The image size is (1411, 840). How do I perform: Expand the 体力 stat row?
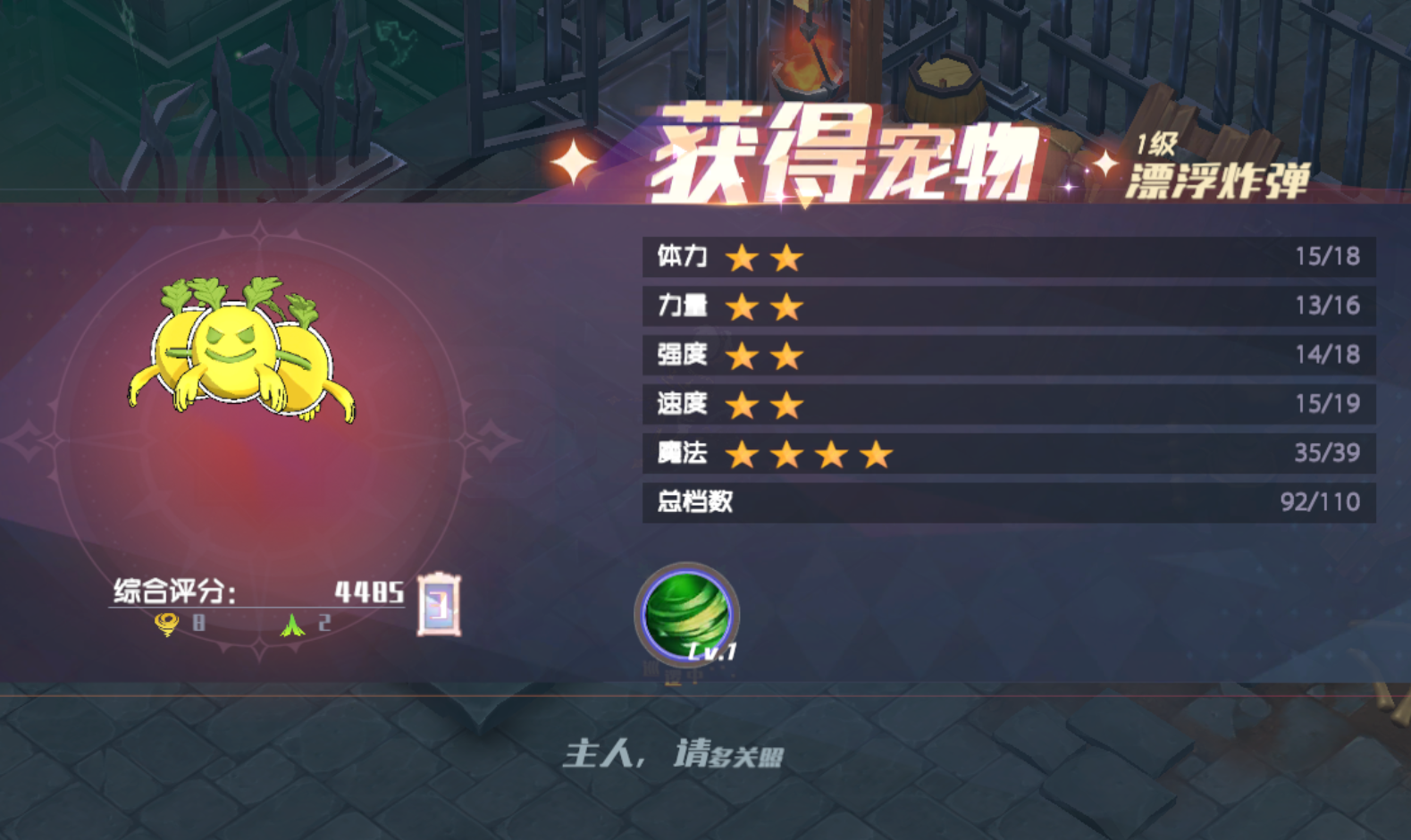click(x=1001, y=256)
